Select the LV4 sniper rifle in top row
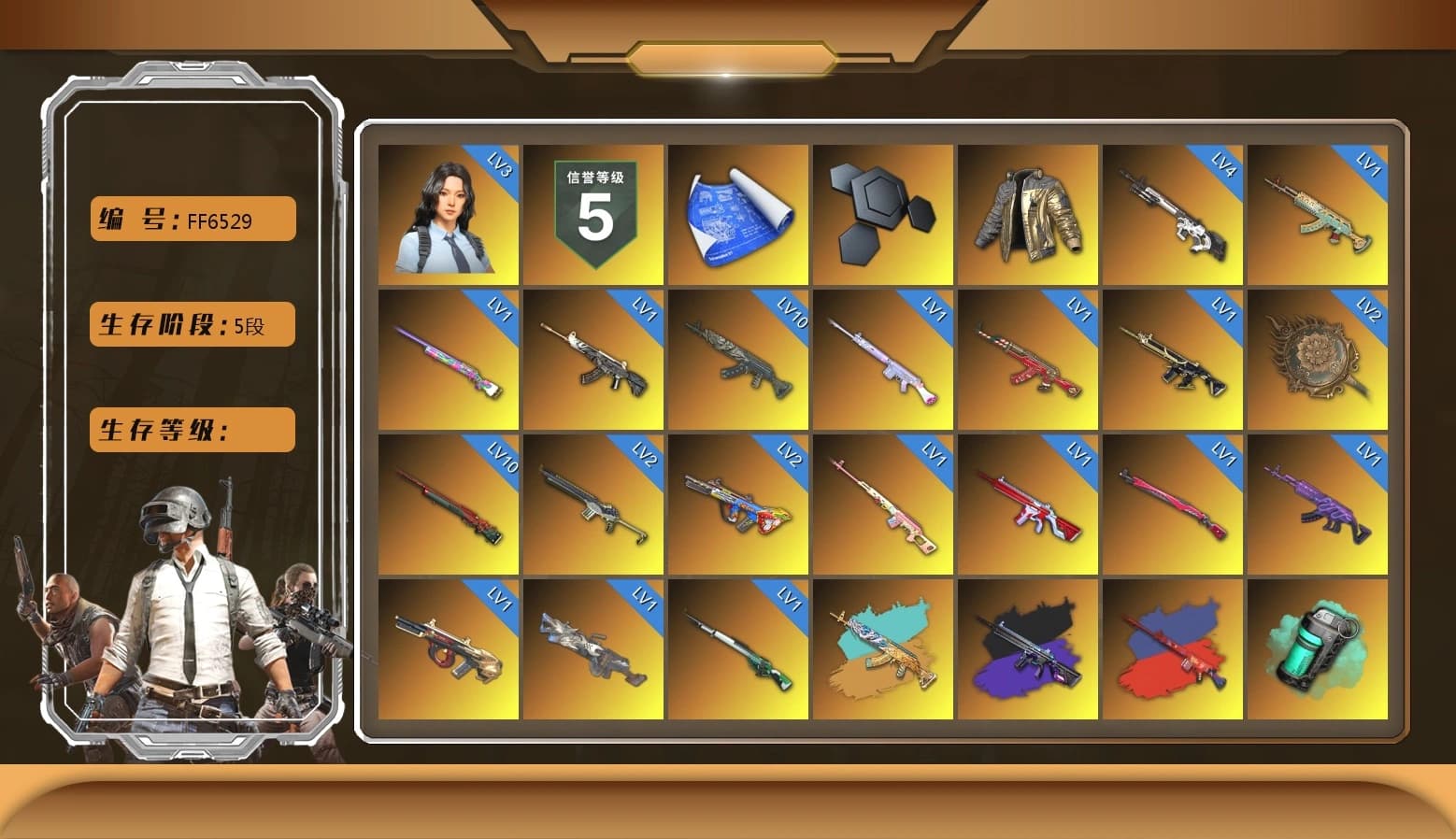 [x=1173, y=213]
